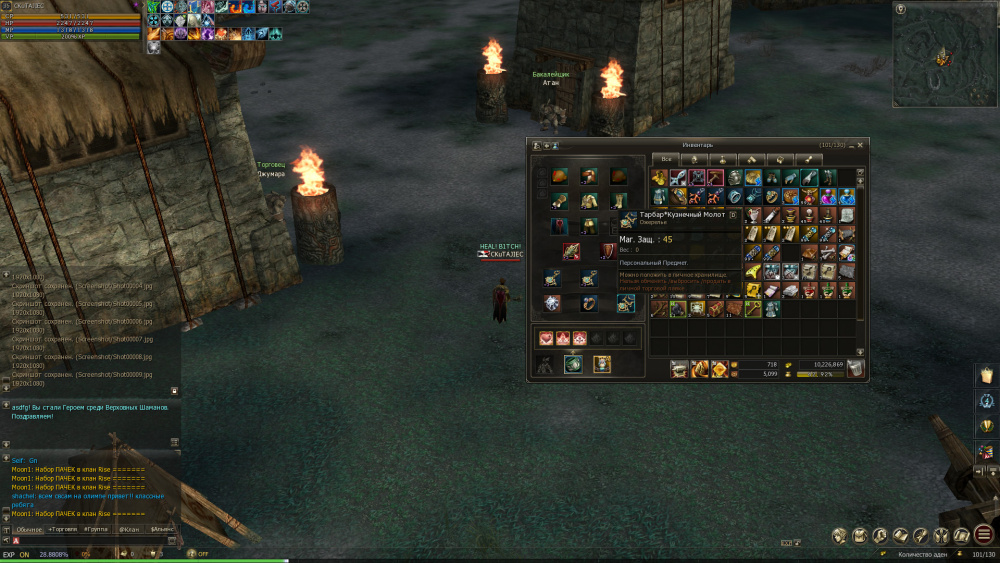Select the equipped necklace slot with blue border
Viewport: 1000px width, 563px height.
click(x=625, y=303)
